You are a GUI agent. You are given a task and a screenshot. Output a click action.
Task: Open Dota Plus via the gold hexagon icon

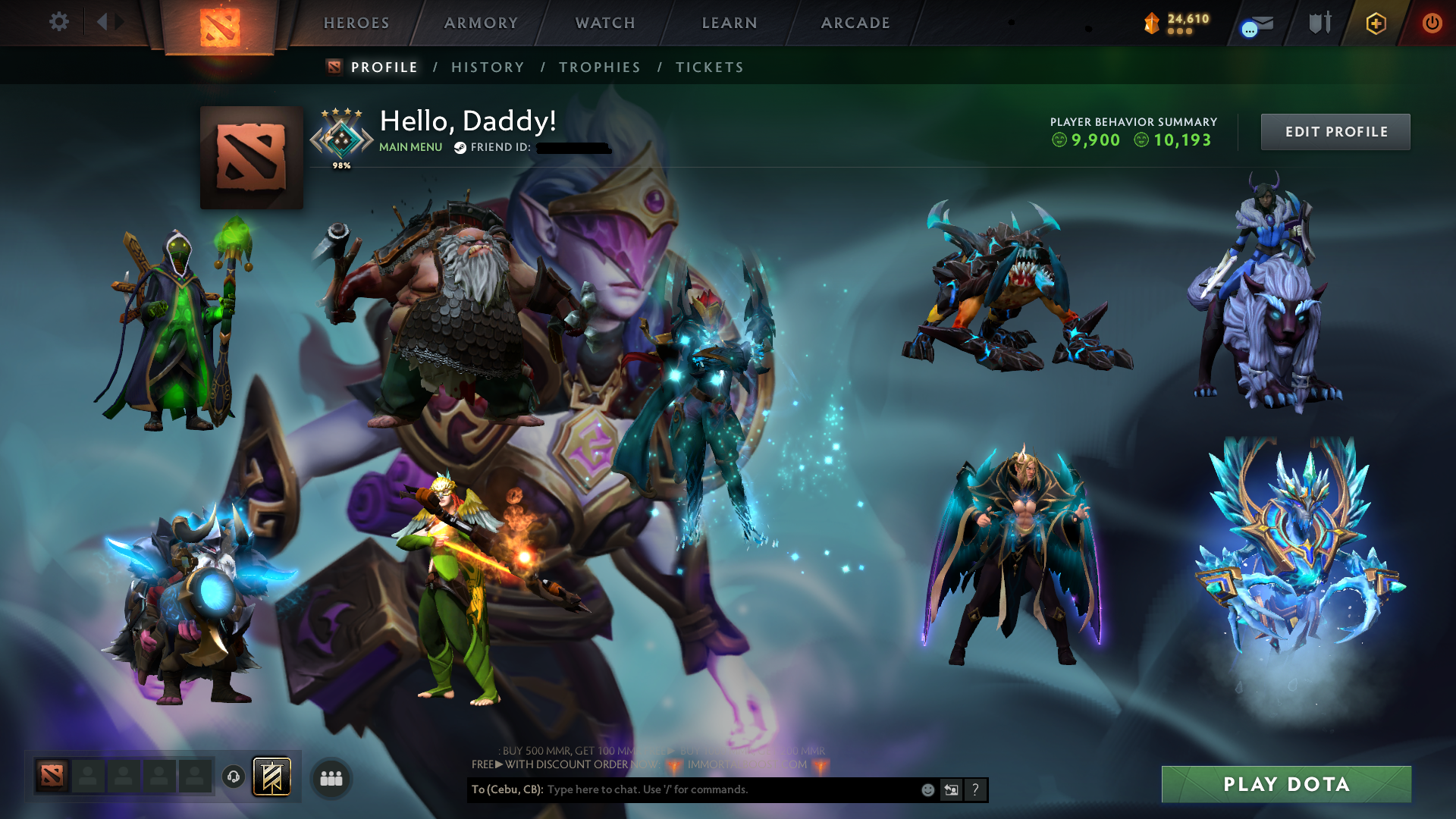1375,23
